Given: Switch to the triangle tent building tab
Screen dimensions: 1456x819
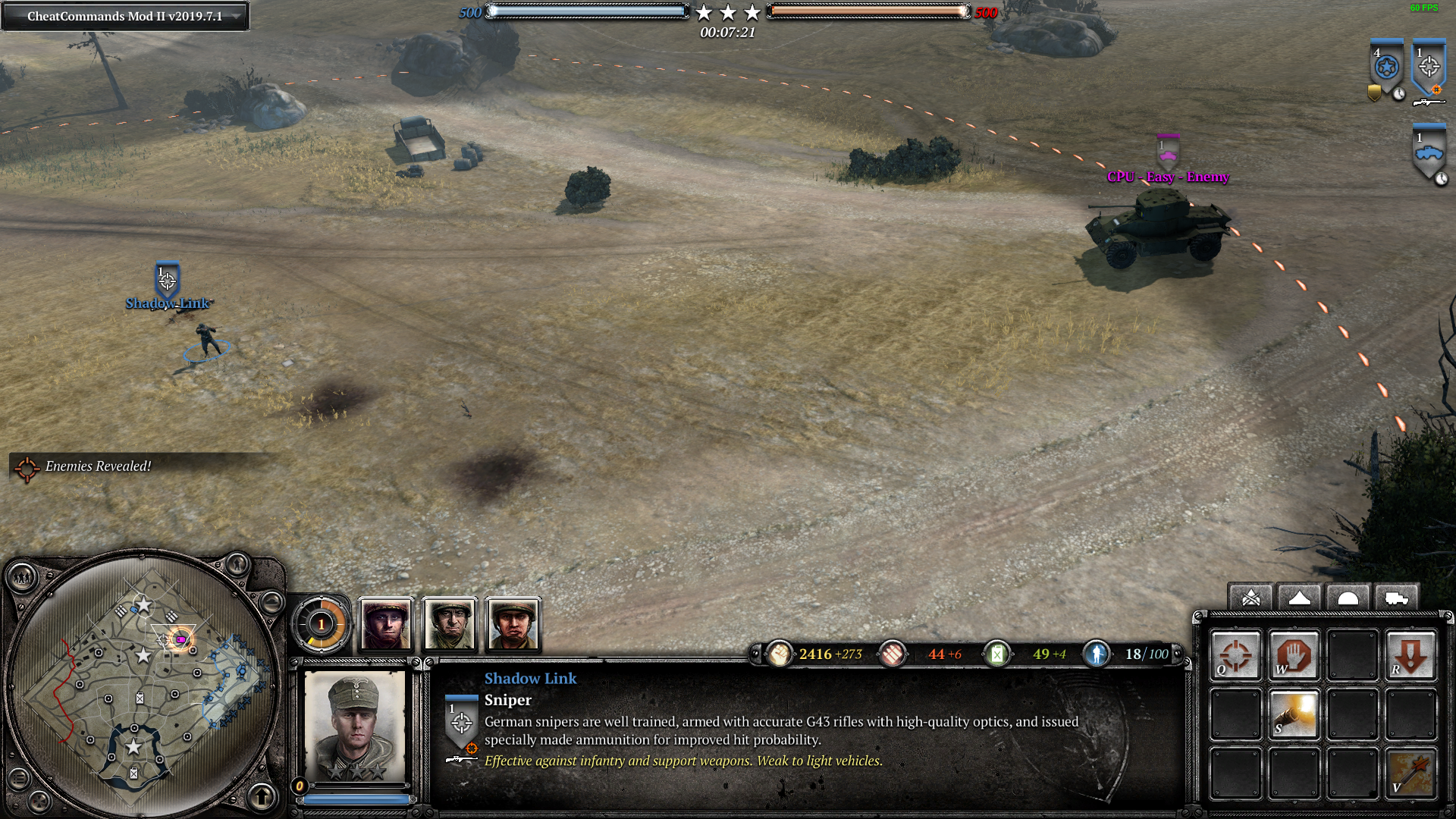Looking at the screenshot, I should (x=1300, y=598).
